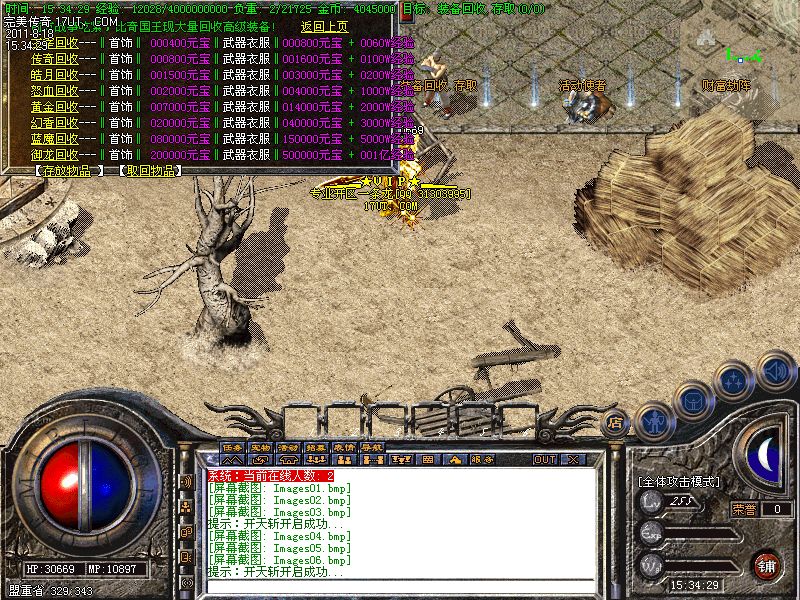Viewport: 800px width, 600px height.
Task: Select the 怒血回收 recycle option
Action: click(54, 91)
